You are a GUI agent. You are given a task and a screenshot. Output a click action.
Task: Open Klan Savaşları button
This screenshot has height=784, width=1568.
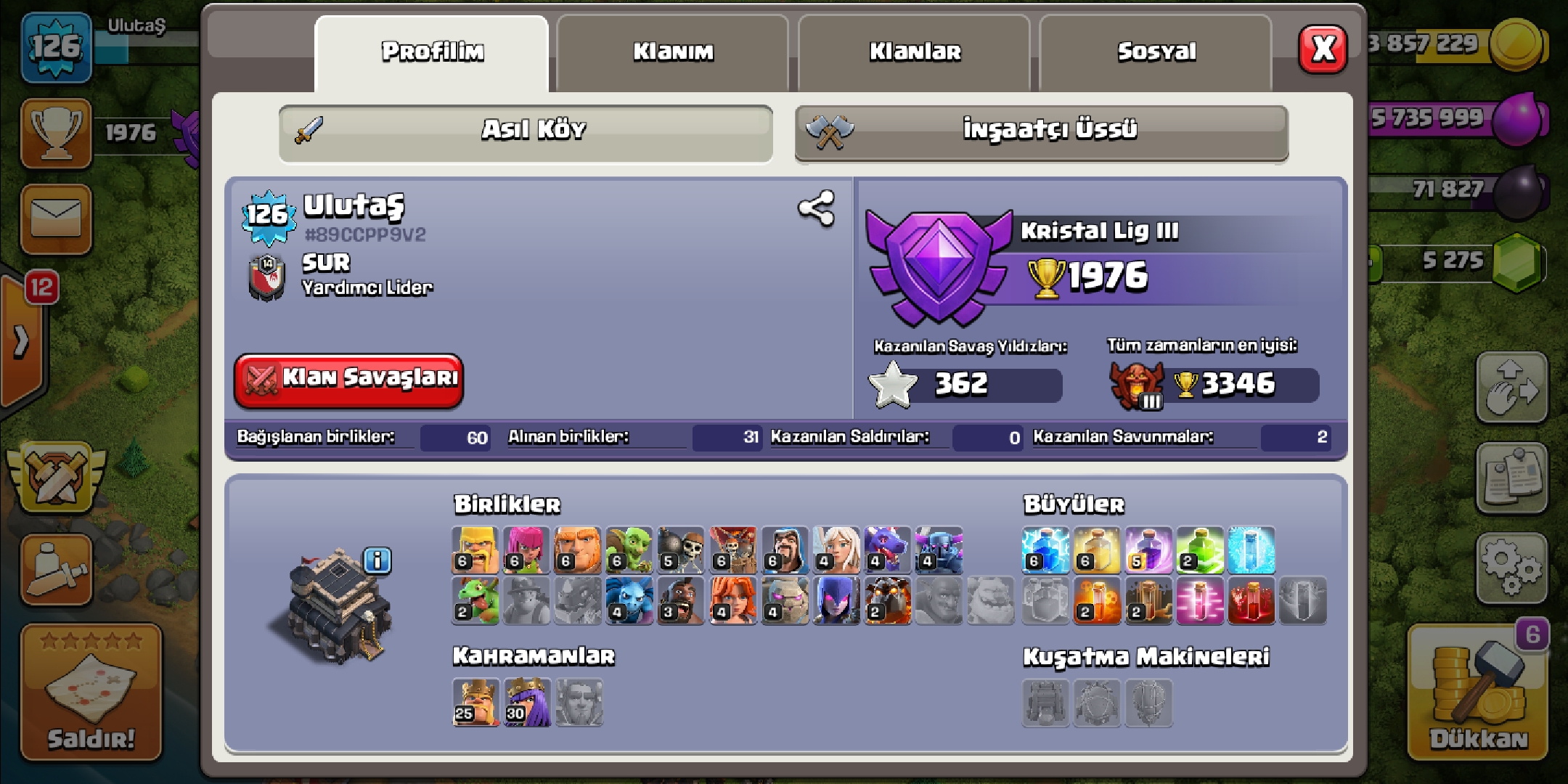pos(348,379)
